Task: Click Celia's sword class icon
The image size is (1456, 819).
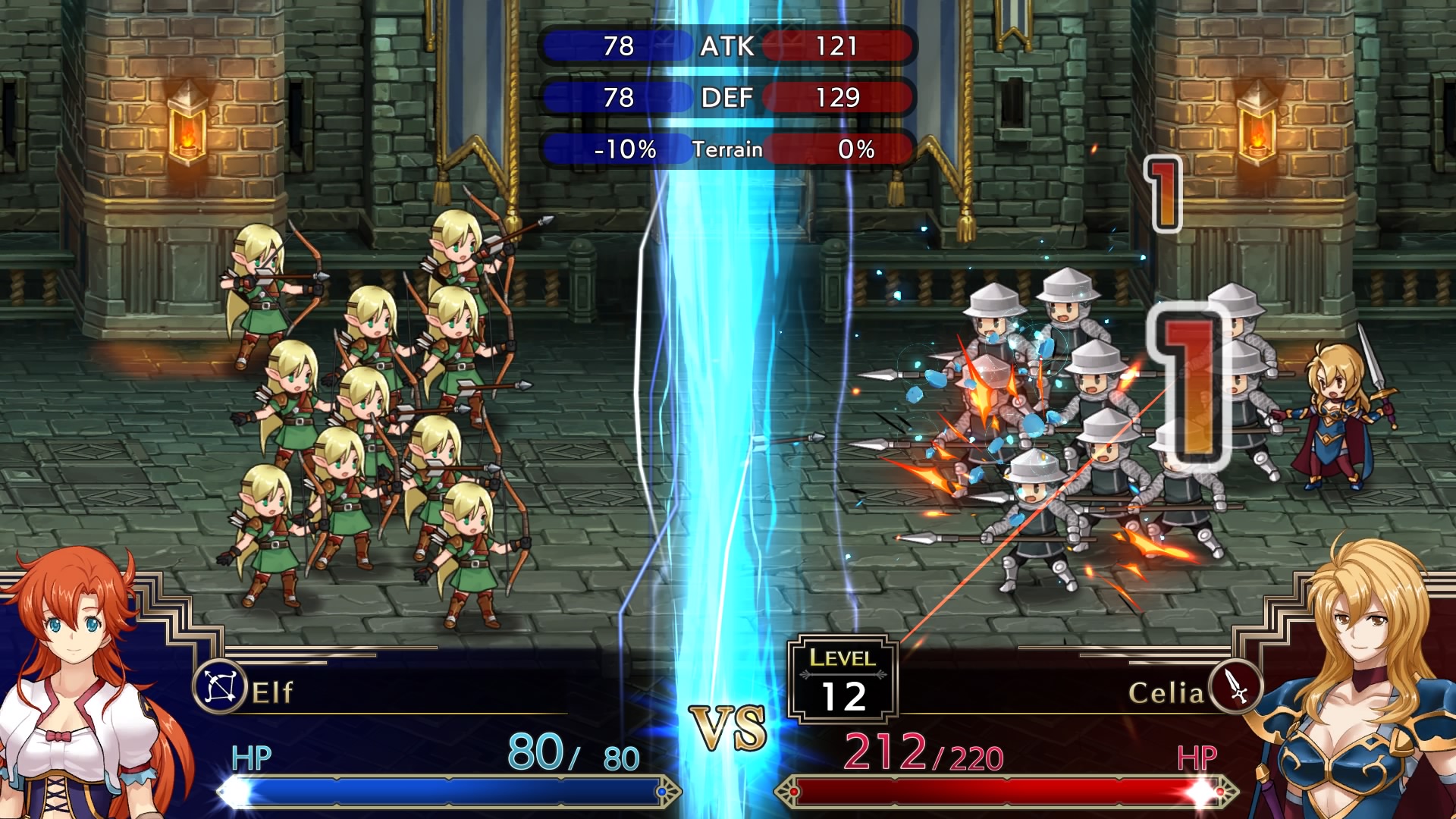Action: click(1235, 688)
